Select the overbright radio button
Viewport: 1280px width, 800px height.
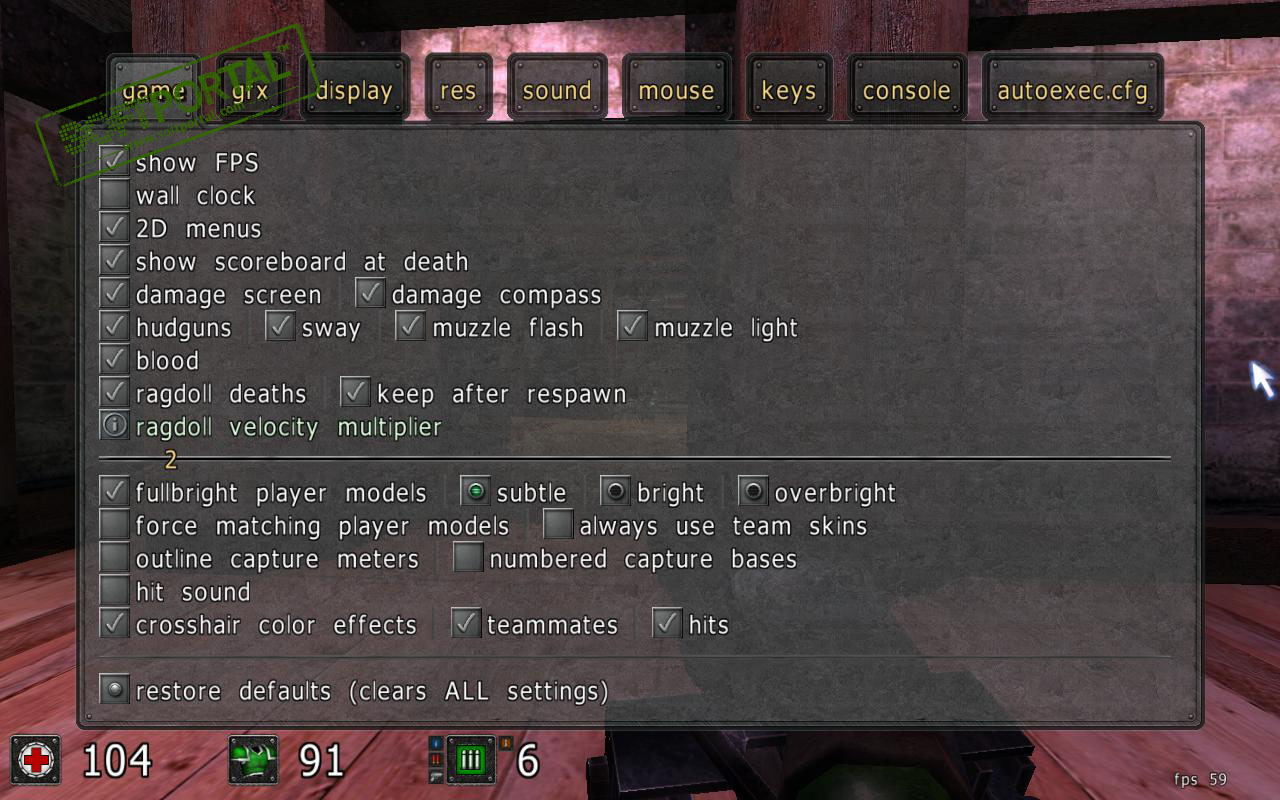754,492
